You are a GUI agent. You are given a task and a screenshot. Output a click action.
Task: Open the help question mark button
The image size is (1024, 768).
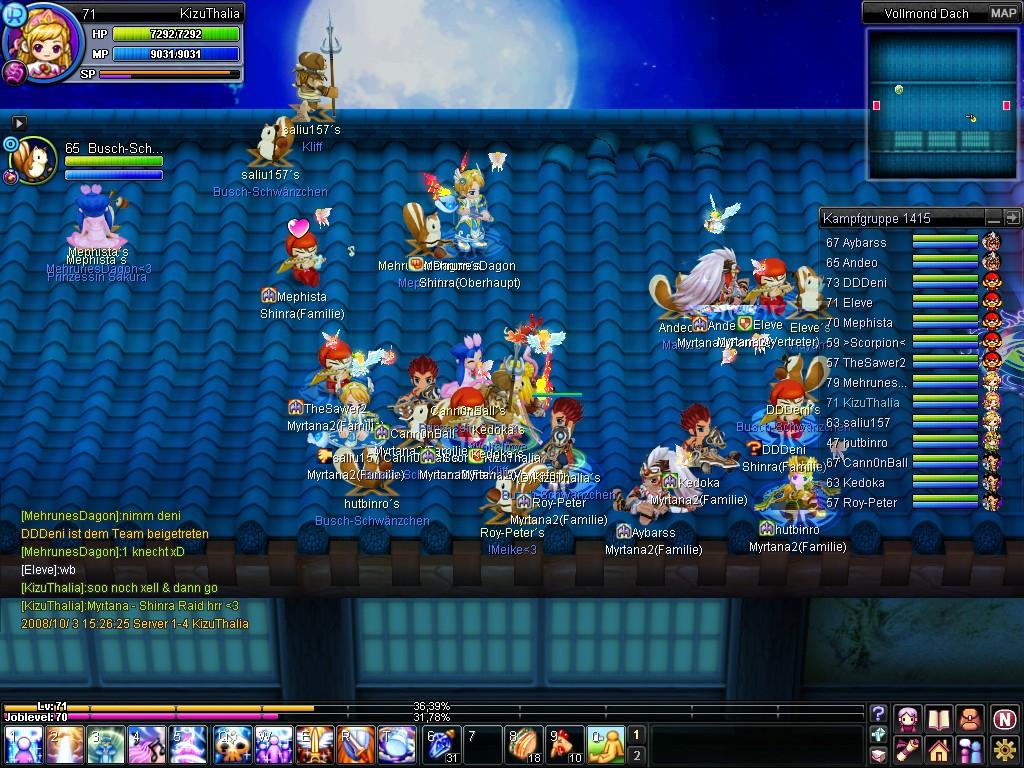tap(878, 714)
